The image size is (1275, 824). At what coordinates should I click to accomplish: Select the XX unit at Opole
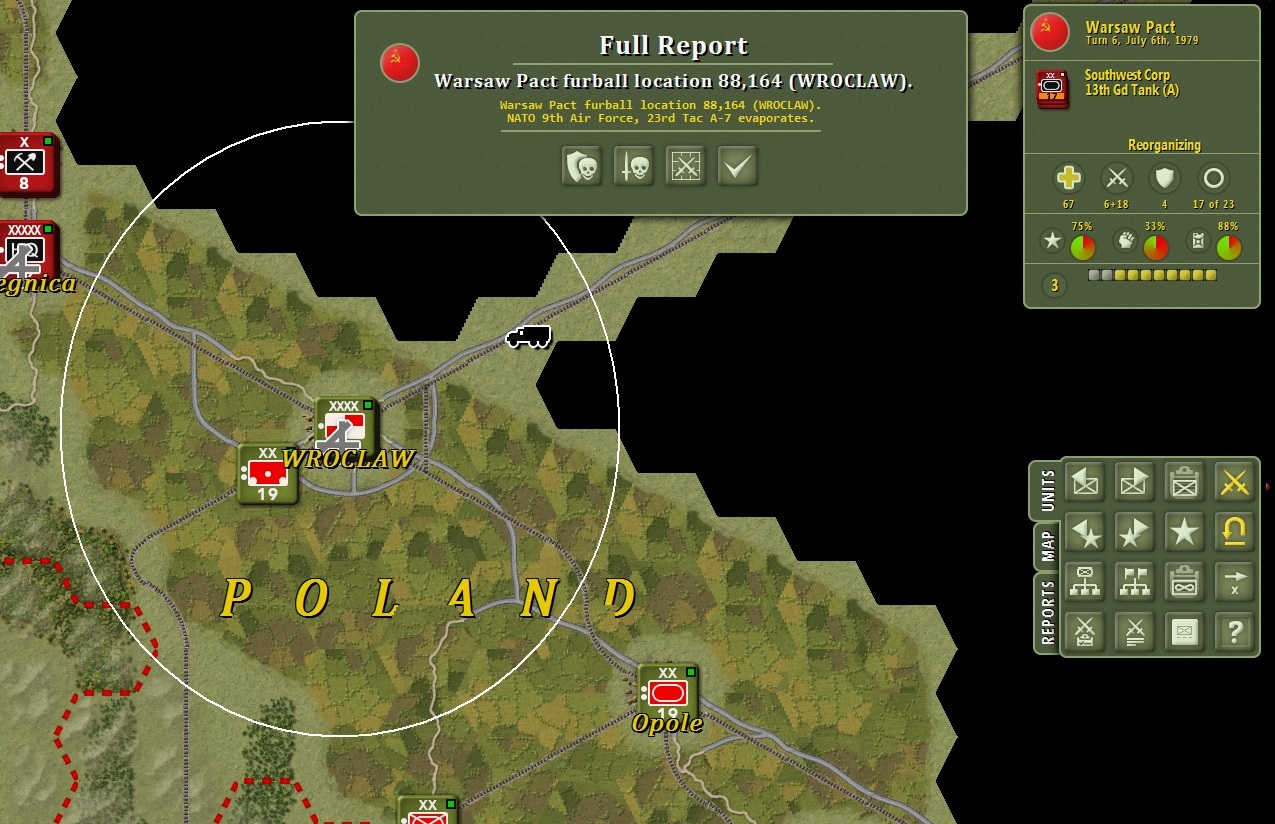(x=667, y=692)
